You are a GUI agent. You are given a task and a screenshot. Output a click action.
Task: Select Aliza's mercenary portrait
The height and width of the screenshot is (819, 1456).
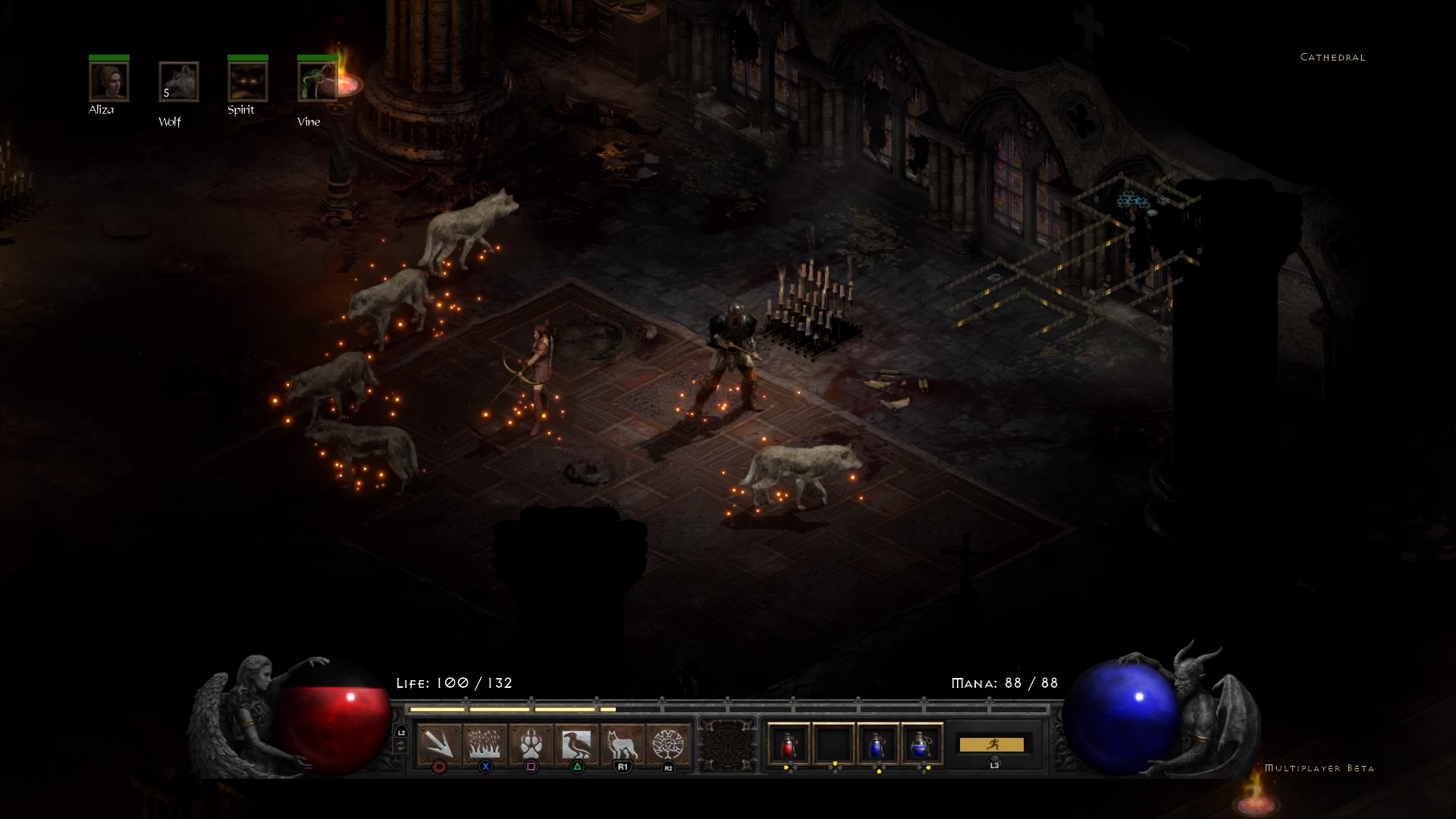(x=108, y=81)
